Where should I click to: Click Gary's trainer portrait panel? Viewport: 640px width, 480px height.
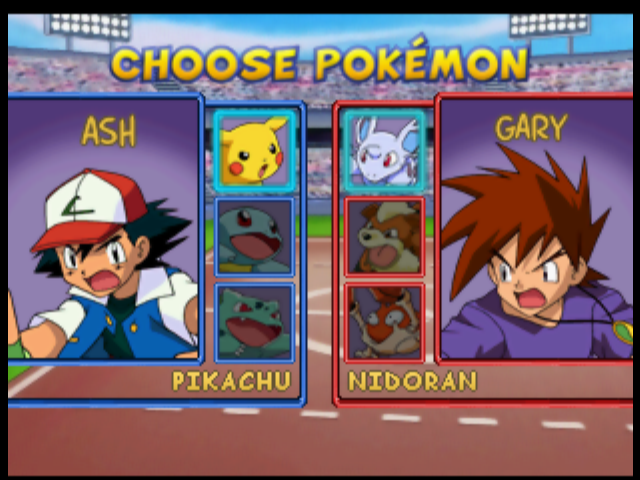[x=537, y=230]
